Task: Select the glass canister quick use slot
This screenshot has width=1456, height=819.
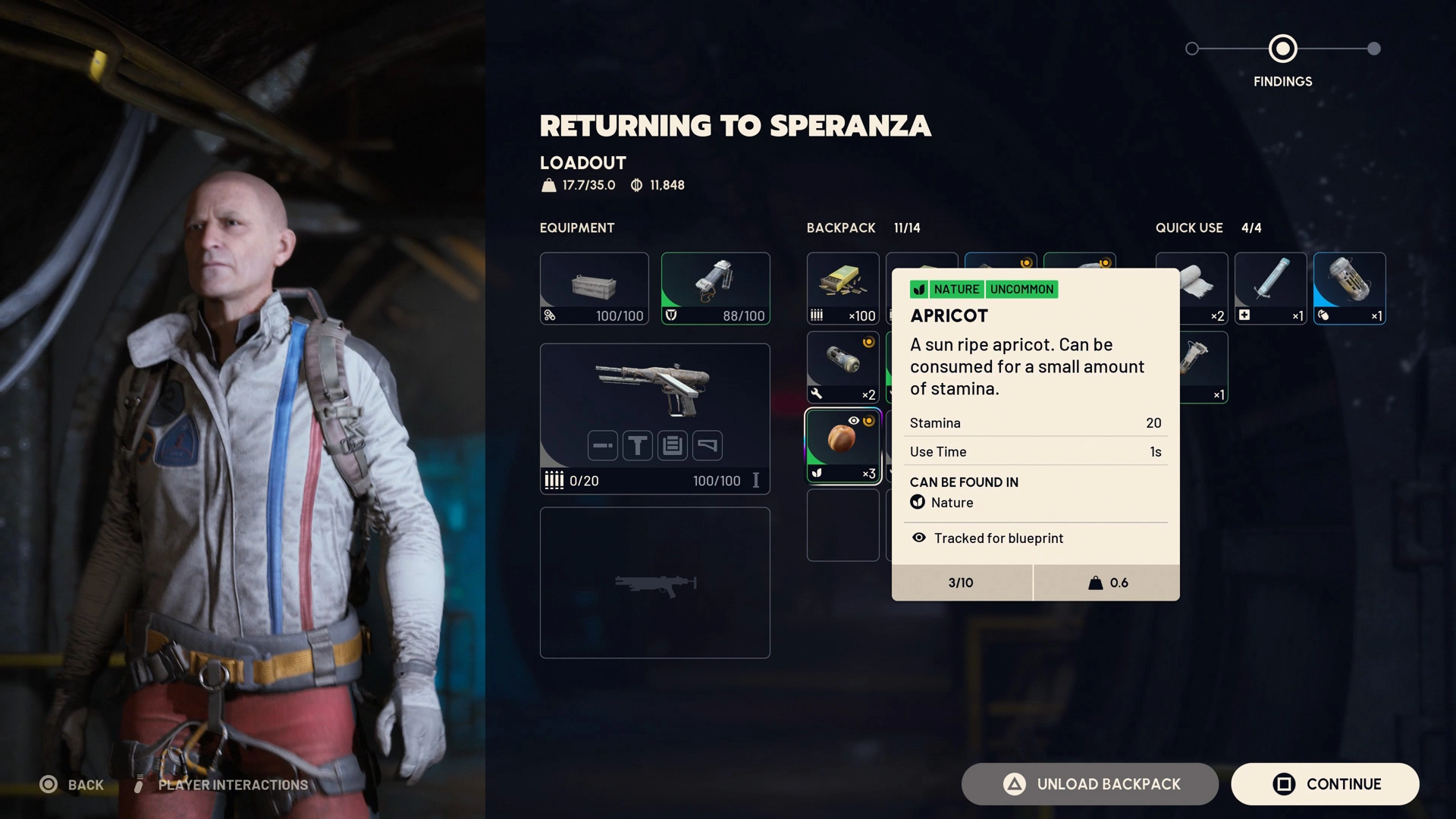Action: (1349, 288)
